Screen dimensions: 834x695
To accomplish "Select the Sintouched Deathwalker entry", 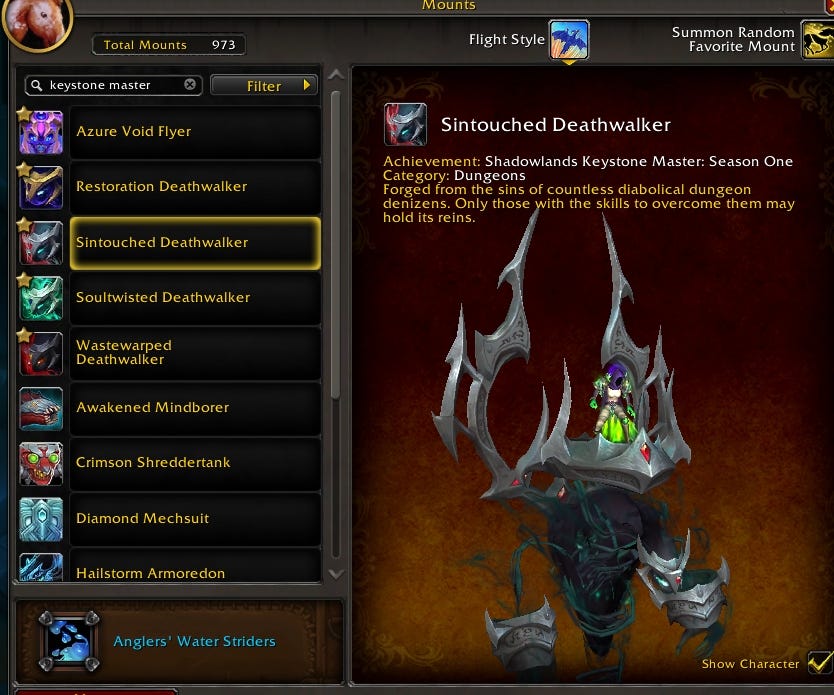I will 170,242.
